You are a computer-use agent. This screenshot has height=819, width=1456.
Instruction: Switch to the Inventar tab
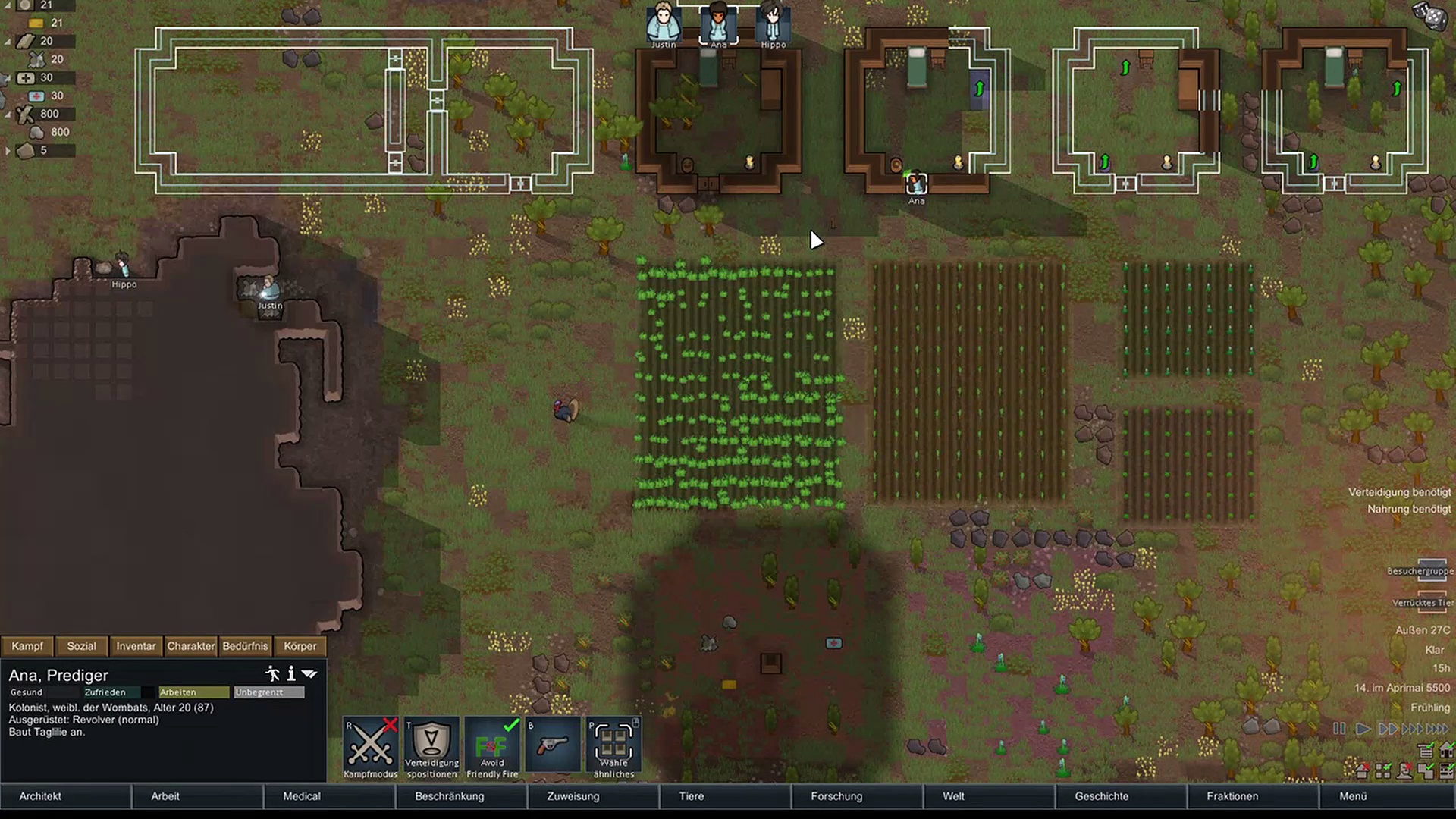136,646
